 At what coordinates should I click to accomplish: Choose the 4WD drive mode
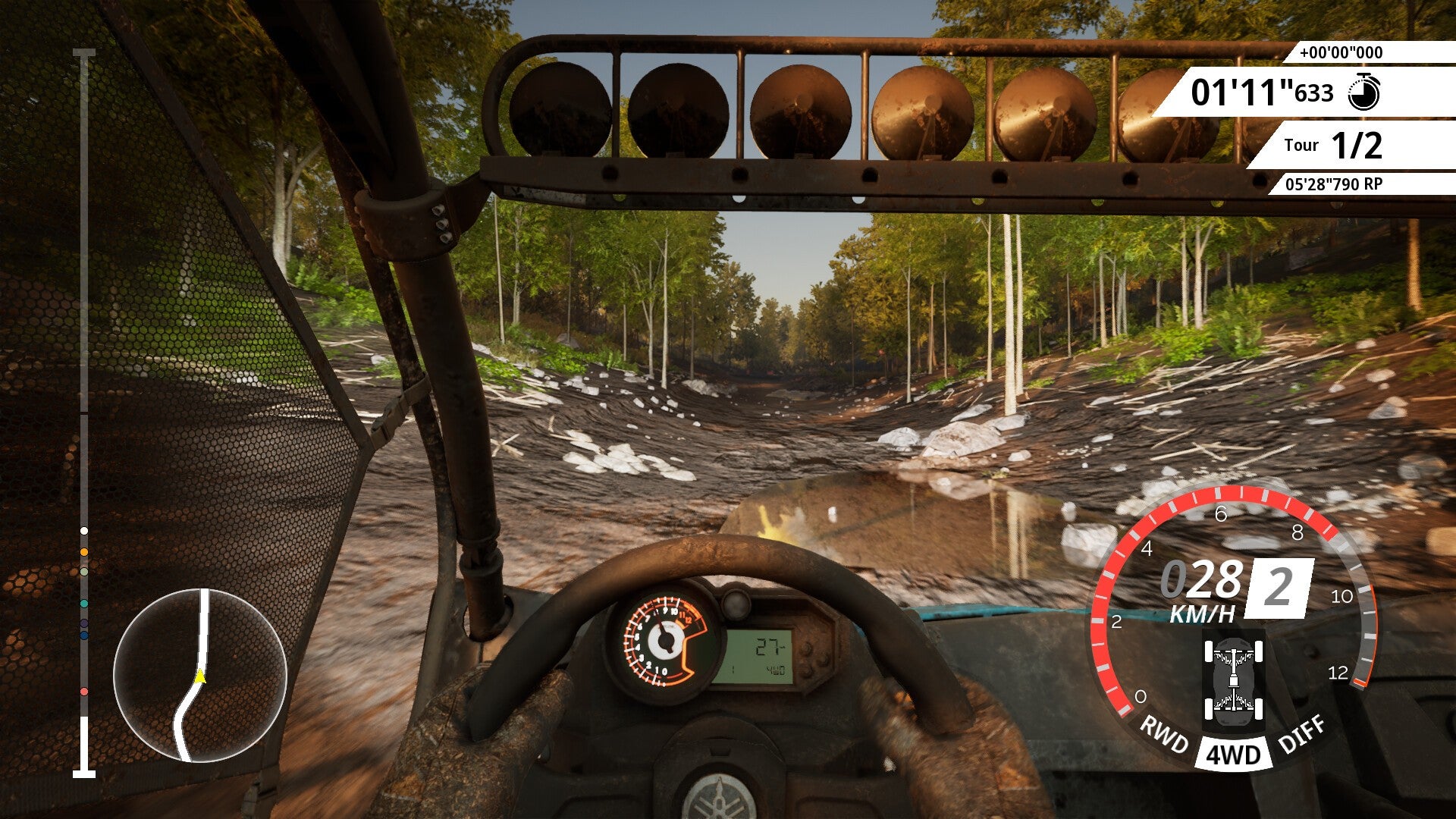pos(1233,755)
